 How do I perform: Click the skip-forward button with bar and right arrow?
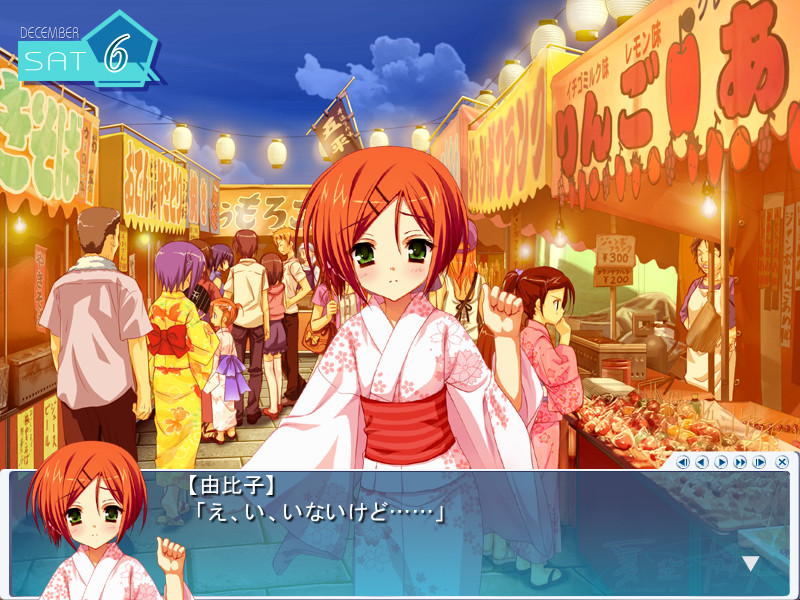click(759, 462)
